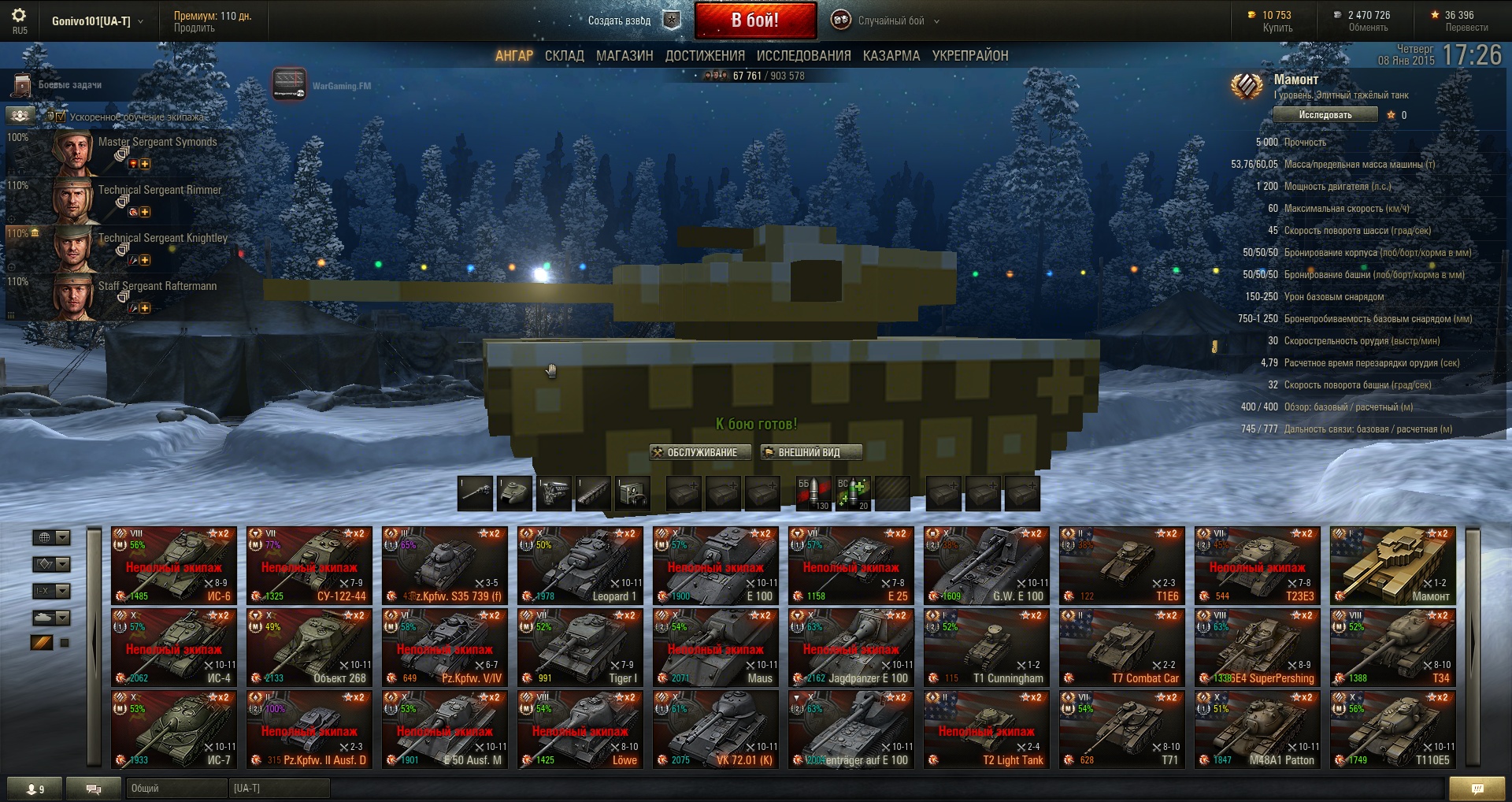Screen dimensions: 1512x802
Task: Select the T110E5 tank tile
Action: pos(1393,729)
